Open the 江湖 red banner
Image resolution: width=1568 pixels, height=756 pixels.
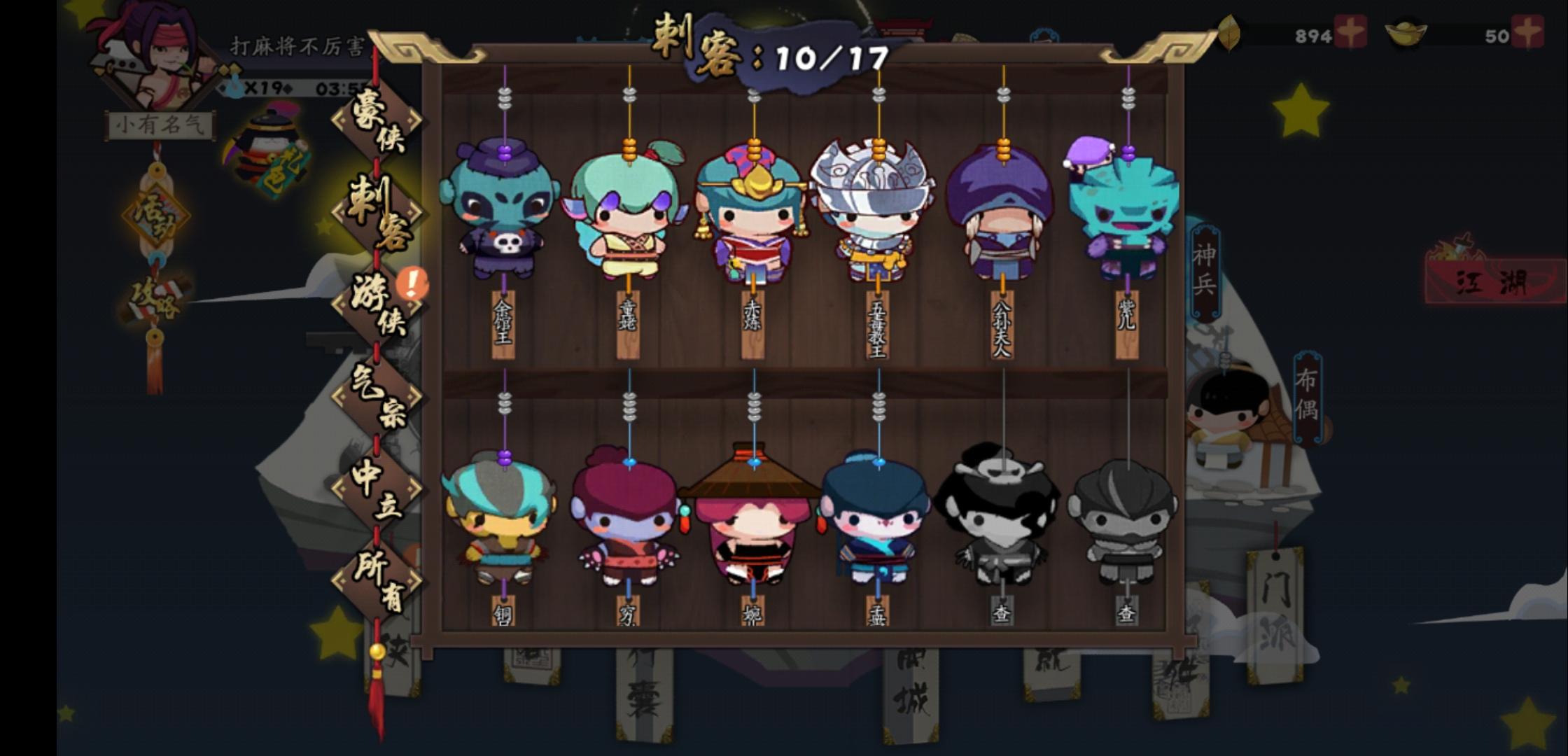coord(1494,279)
